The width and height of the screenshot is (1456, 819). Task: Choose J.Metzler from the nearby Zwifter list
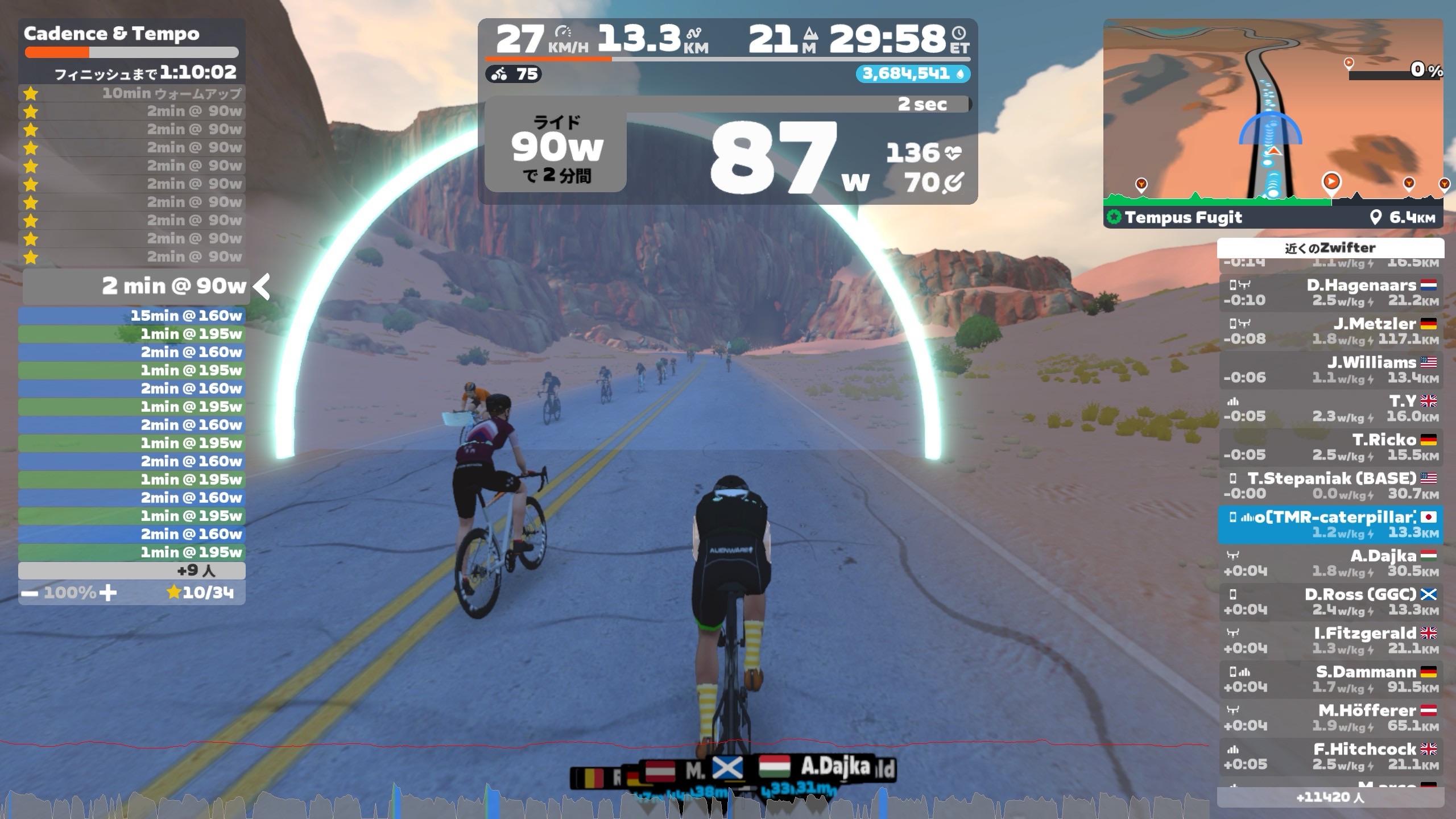(x=1330, y=331)
